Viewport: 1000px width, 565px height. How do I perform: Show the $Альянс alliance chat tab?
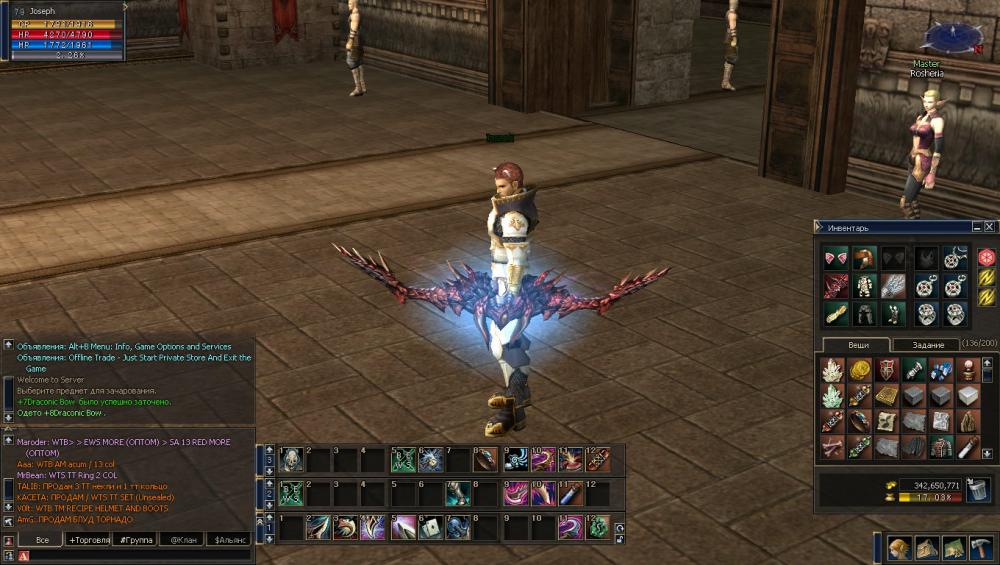coord(229,539)
